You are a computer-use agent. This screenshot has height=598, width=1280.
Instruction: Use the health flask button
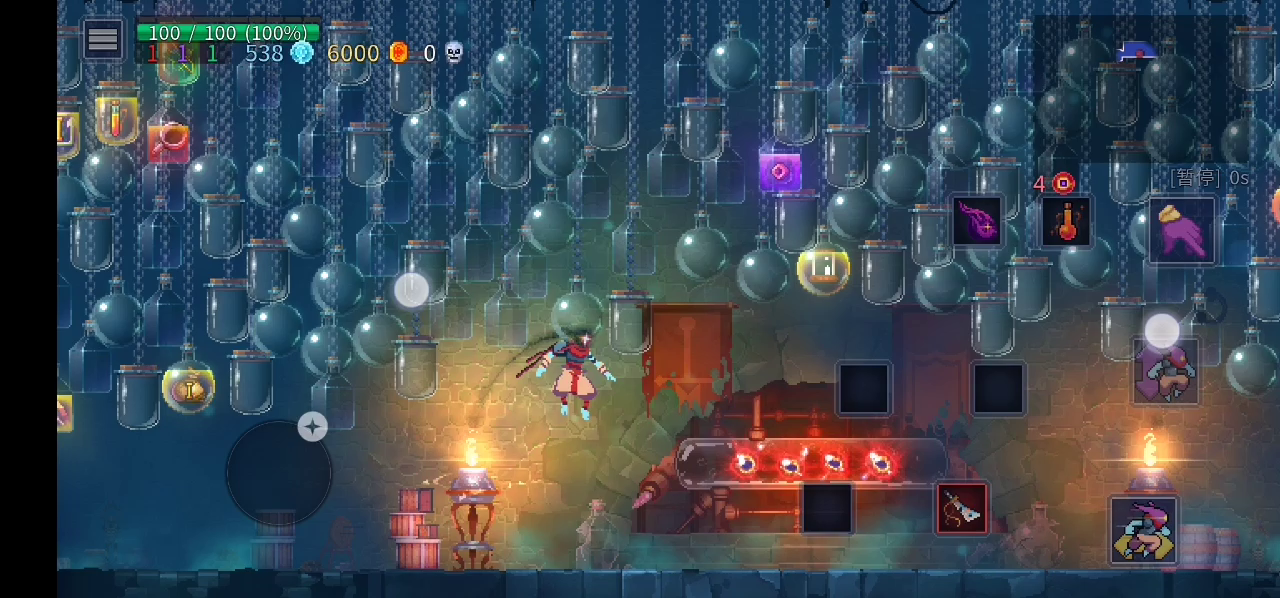1067,221
